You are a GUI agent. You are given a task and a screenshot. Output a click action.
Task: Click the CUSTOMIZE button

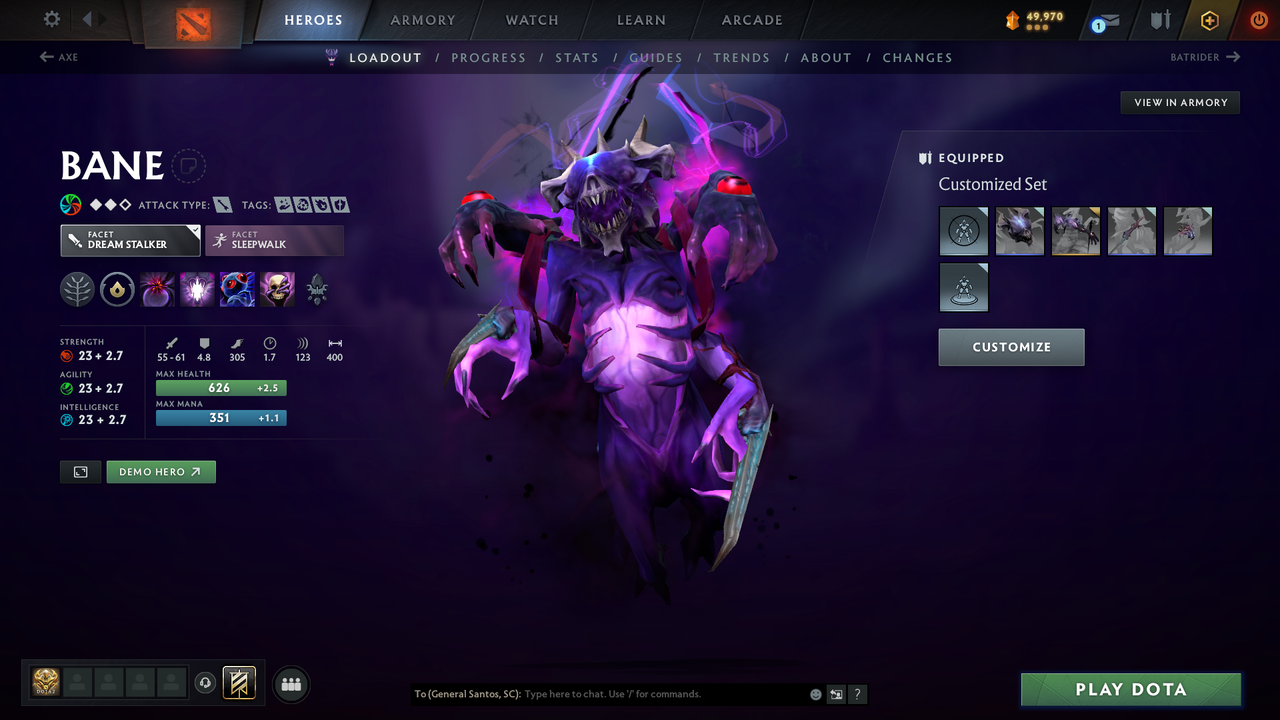[x=1011, y=347]
